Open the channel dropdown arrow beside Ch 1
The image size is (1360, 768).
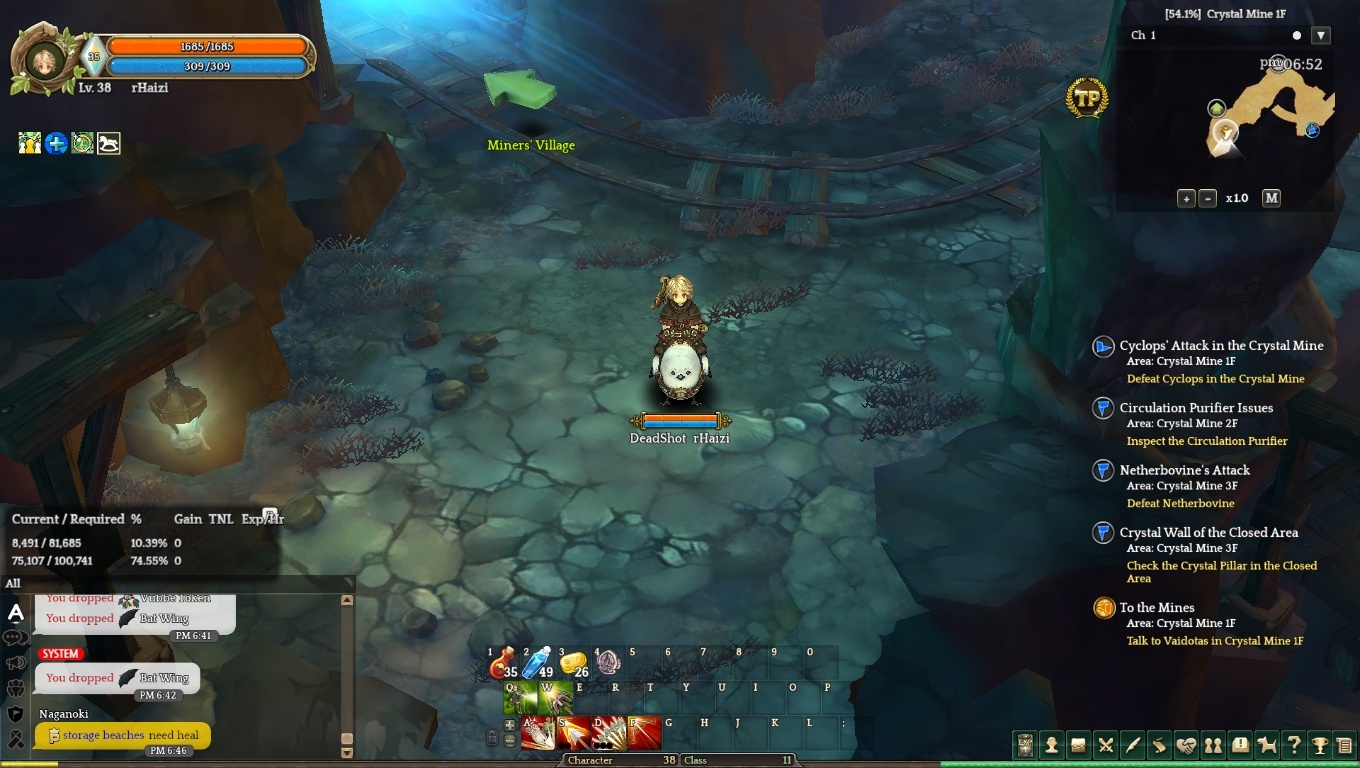click(x=1321, y=35)
